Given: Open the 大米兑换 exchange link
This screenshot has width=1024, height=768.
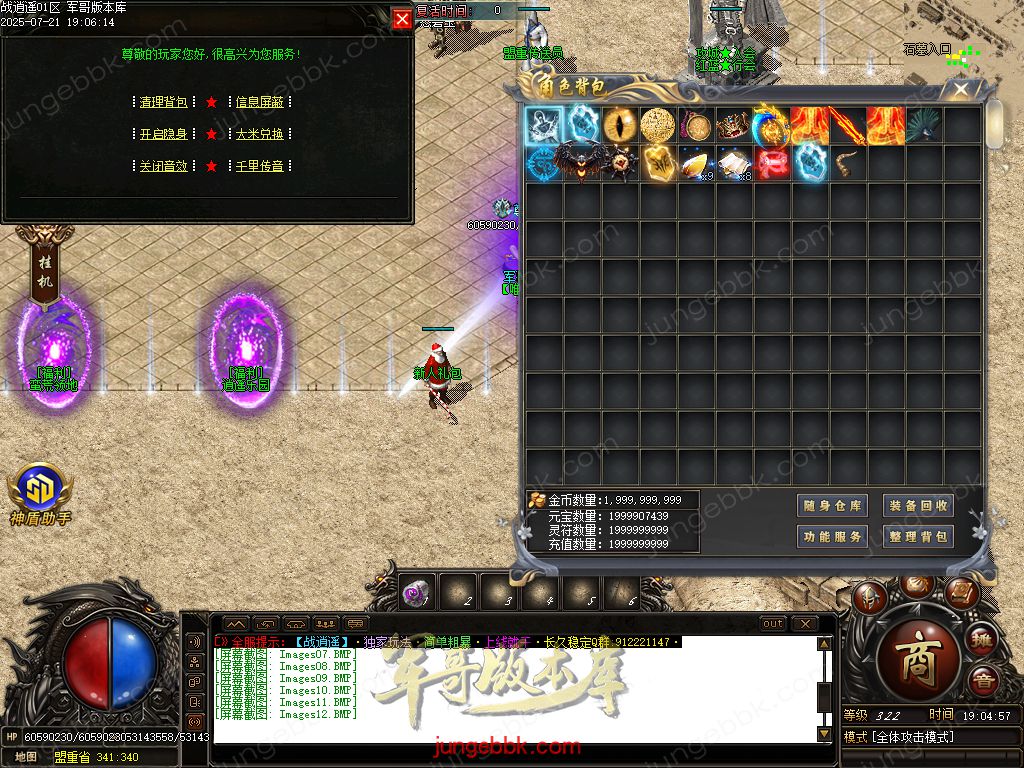Looking at the screenshot, I should (x=260, y=134).
